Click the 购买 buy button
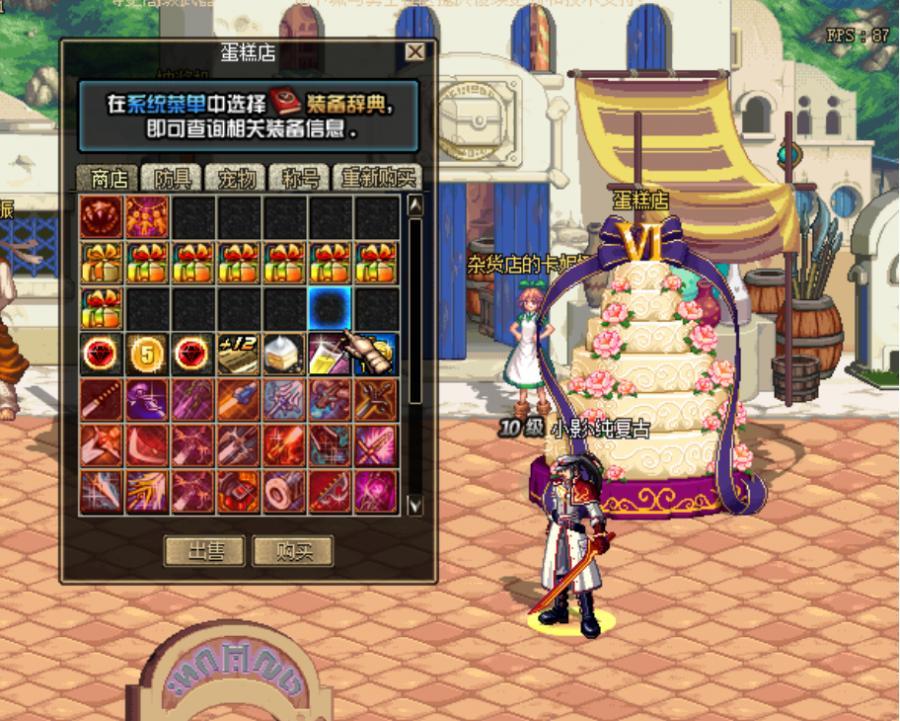Screen dimensions: 900x721 (292, 551)
